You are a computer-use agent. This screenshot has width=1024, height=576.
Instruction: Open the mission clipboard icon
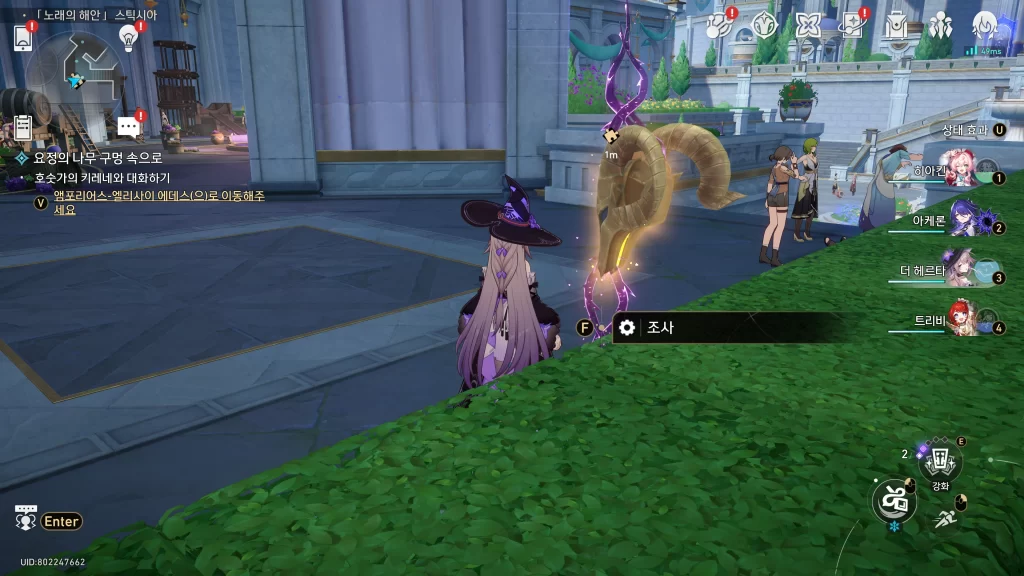pyautogui.click(x=23, y=127)
